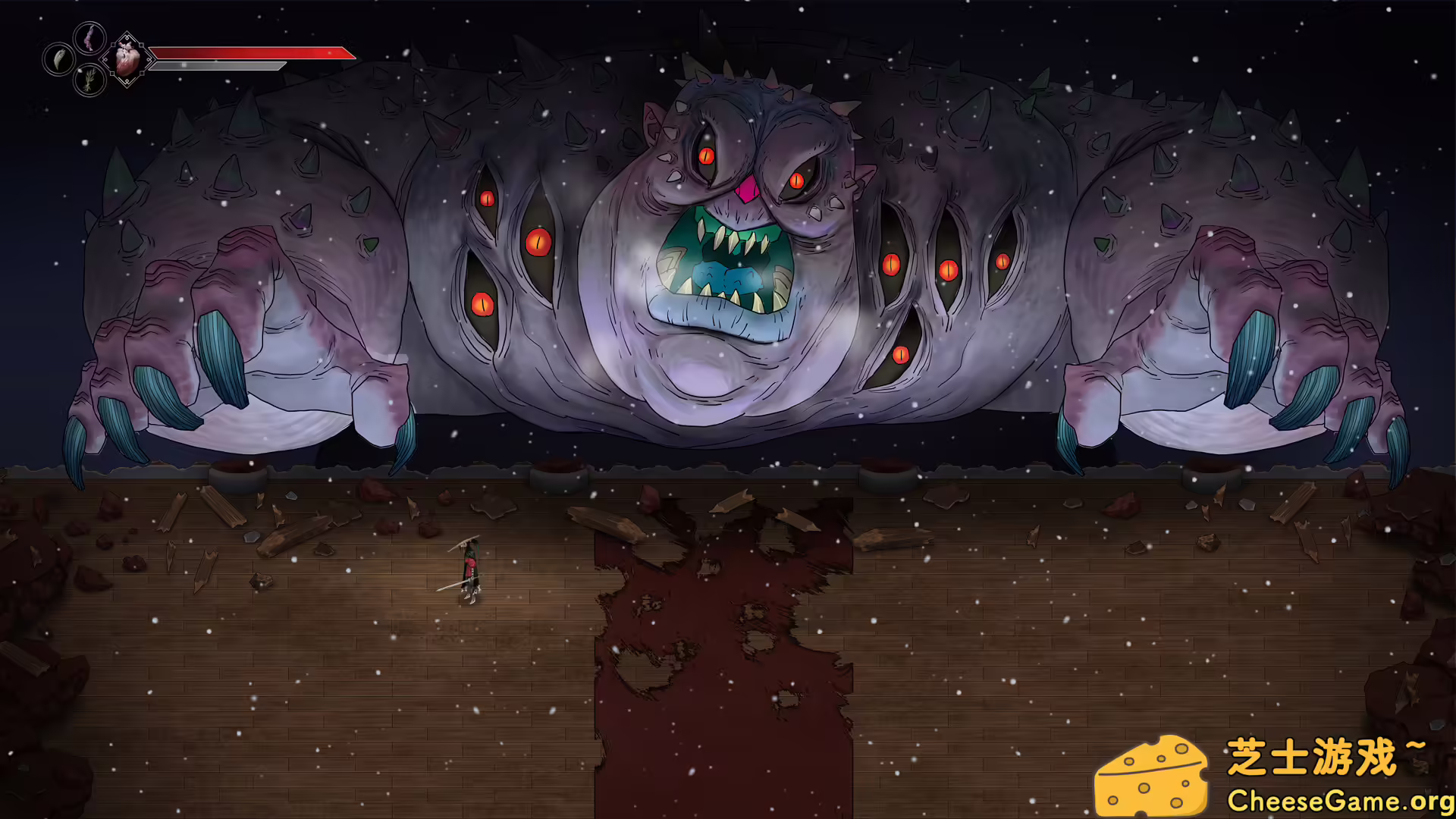This screenshot has width=1456, height=819.
Task: Select the heart item in the HUD diamond
Action: click(x=127, y=61)
